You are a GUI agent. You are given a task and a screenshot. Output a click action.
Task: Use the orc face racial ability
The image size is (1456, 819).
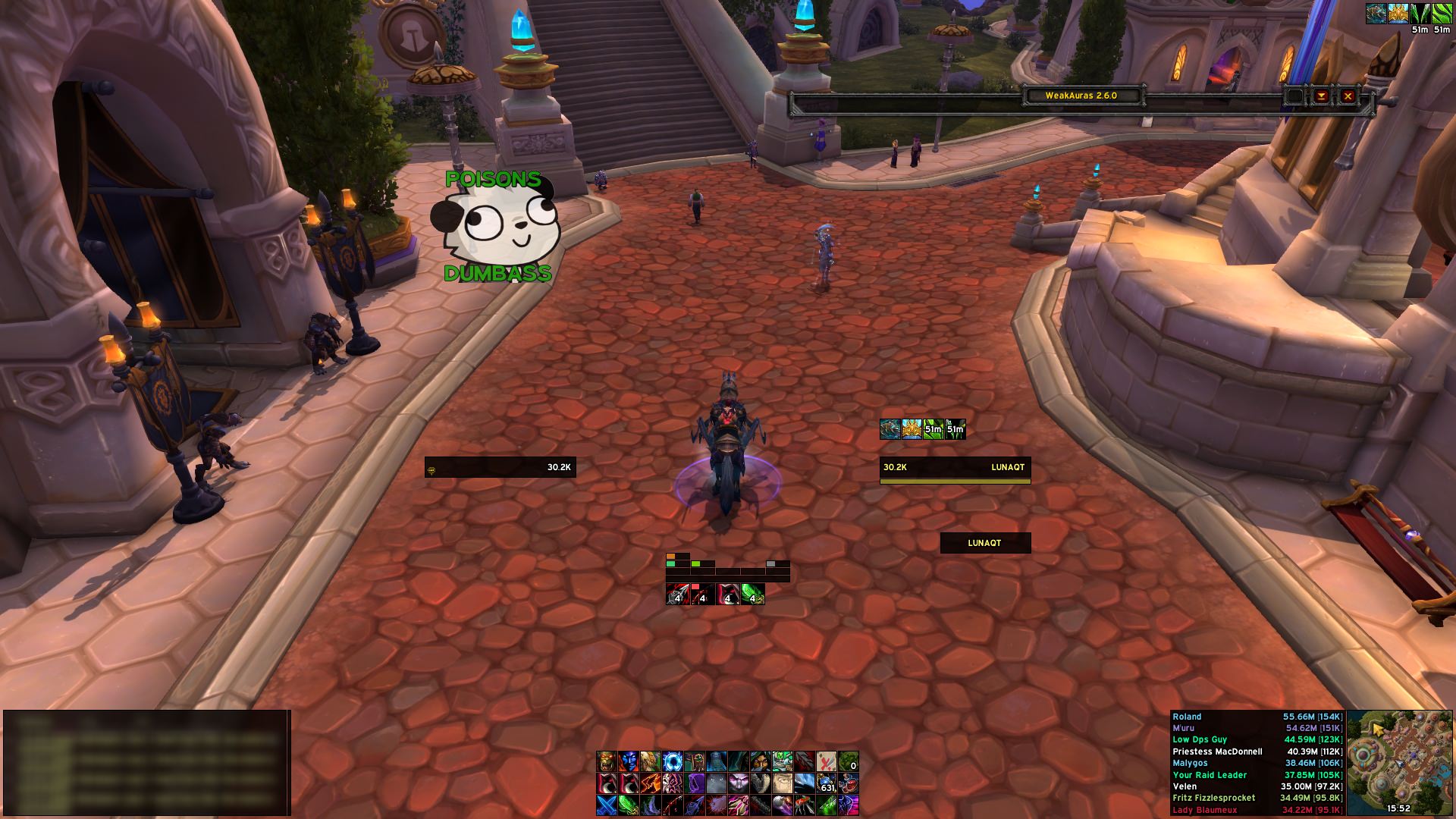607,761
